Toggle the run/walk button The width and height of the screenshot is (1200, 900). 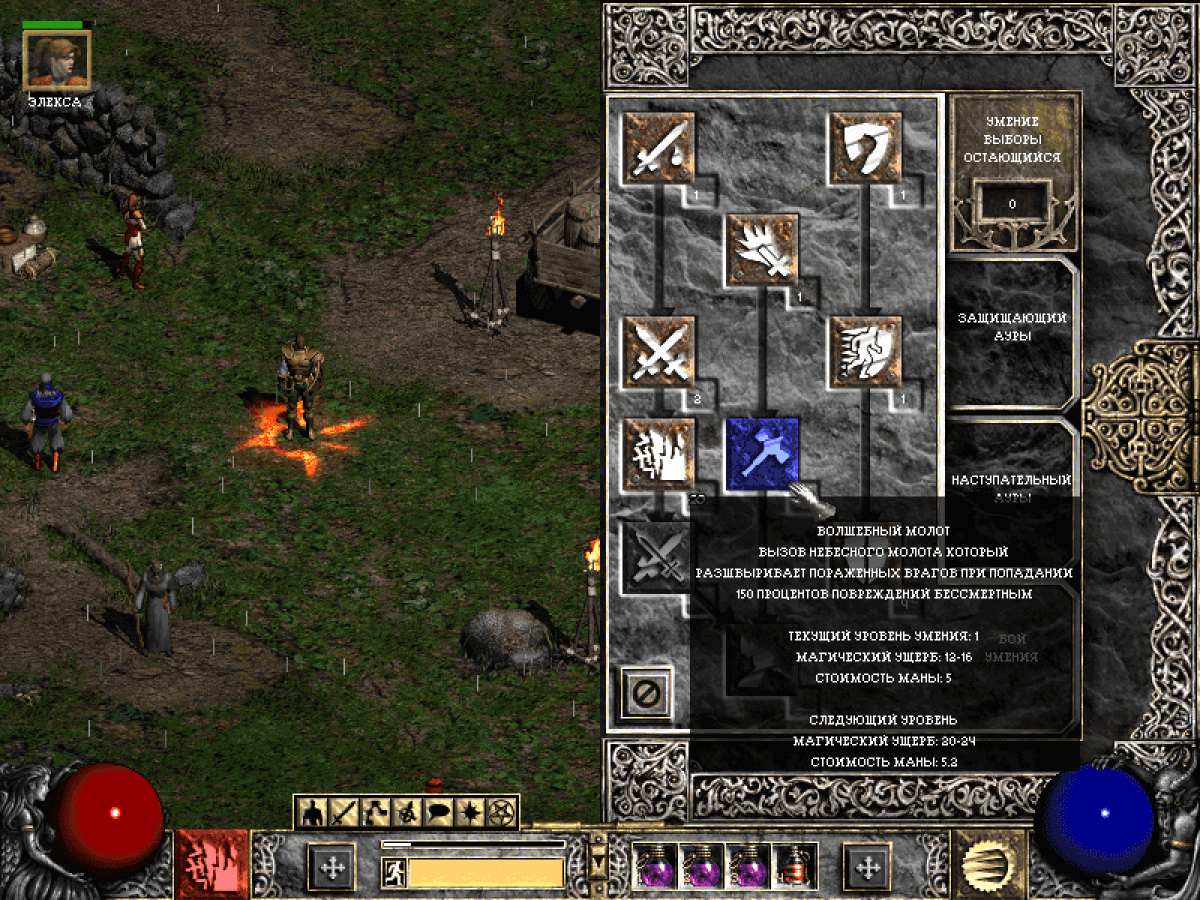click(393, 874)
